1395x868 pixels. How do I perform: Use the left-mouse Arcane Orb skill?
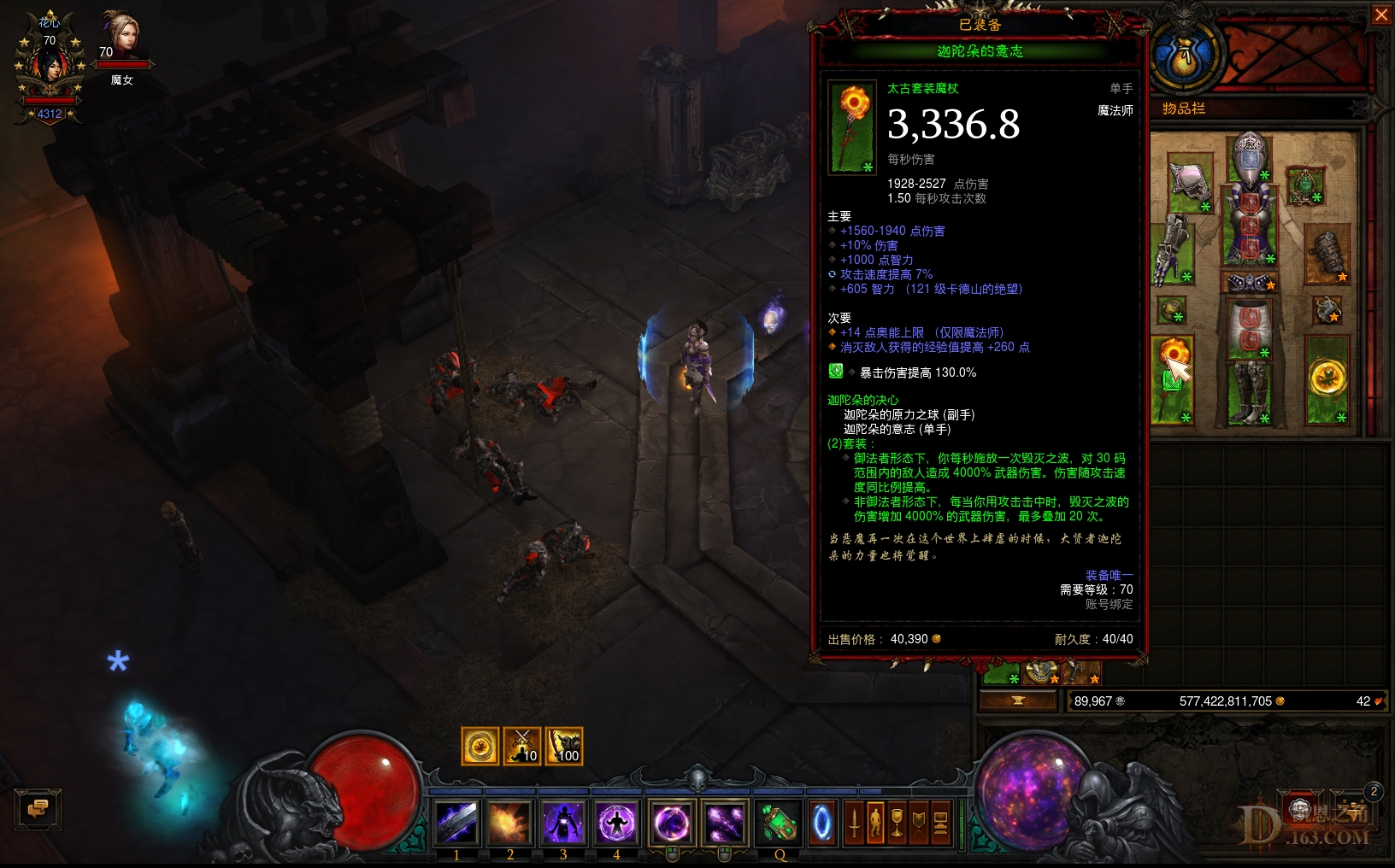coord(671,823)
